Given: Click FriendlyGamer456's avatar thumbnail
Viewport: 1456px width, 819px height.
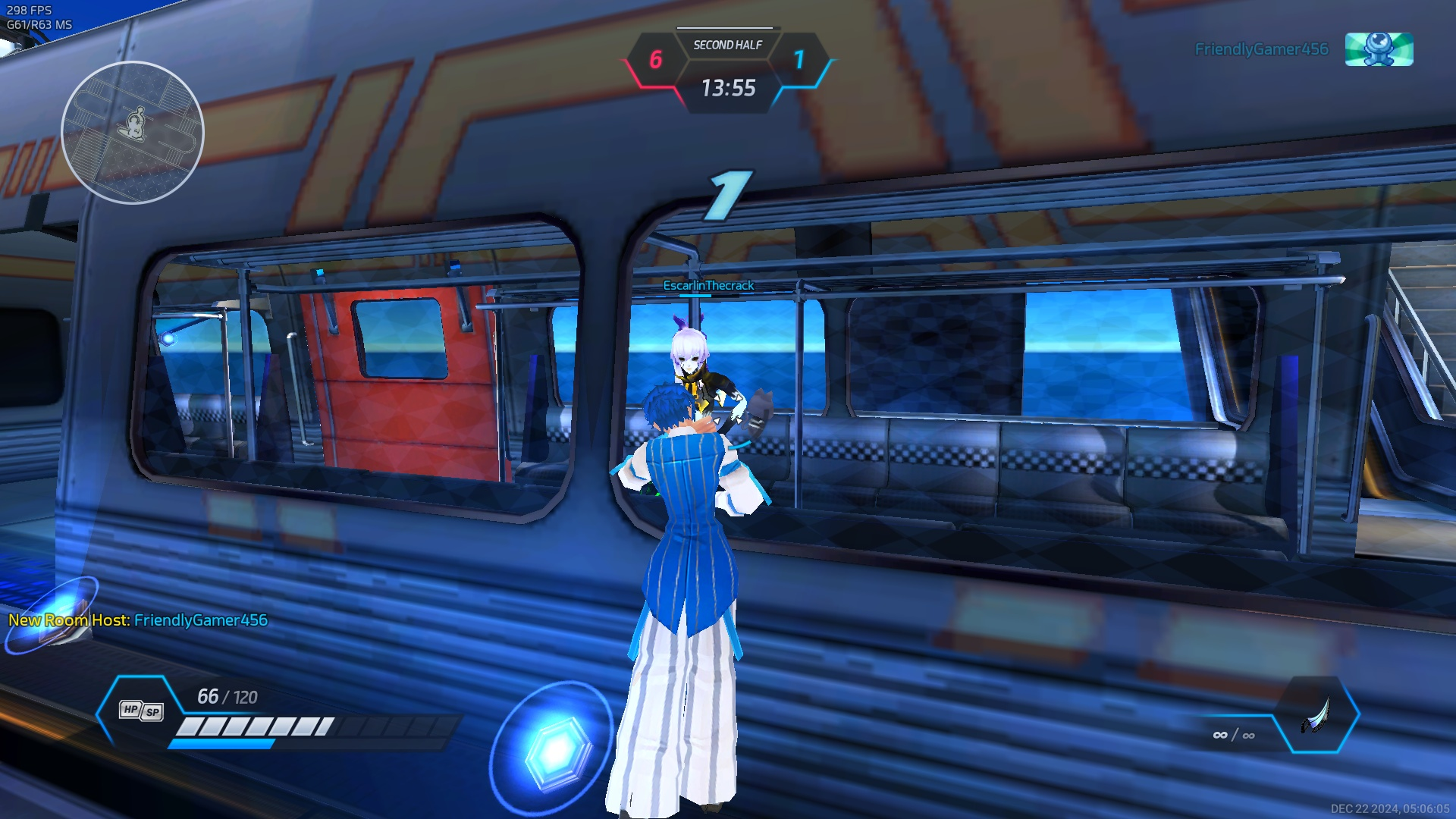Looking at the screenshot, I should pos(1379,49).
